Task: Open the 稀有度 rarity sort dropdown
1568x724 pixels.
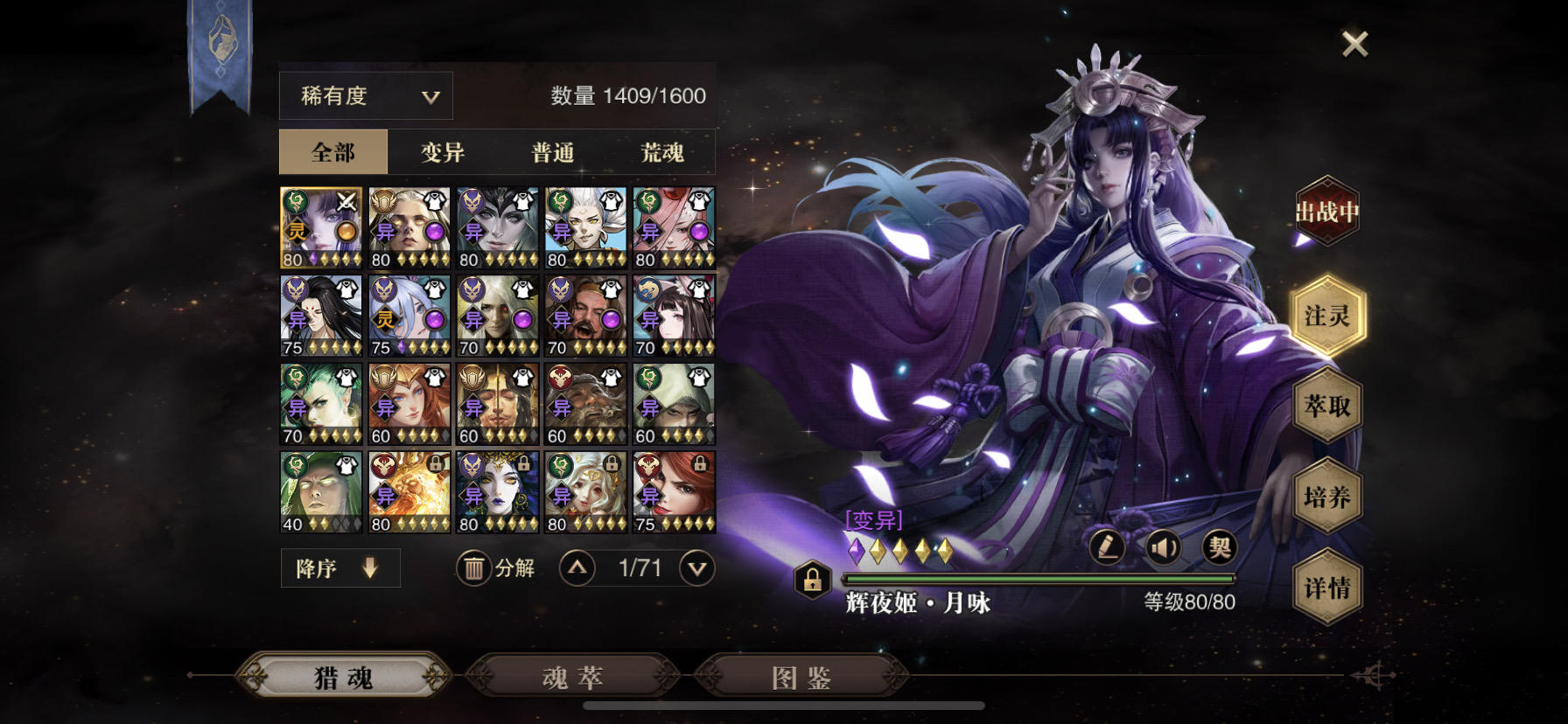Action: point(365,95)
